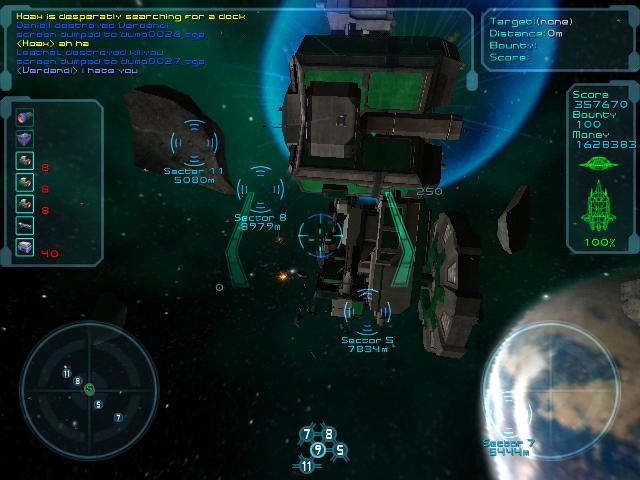640x480 pixels.
Task: Click the Target info panel
Action: pos(556,41)
